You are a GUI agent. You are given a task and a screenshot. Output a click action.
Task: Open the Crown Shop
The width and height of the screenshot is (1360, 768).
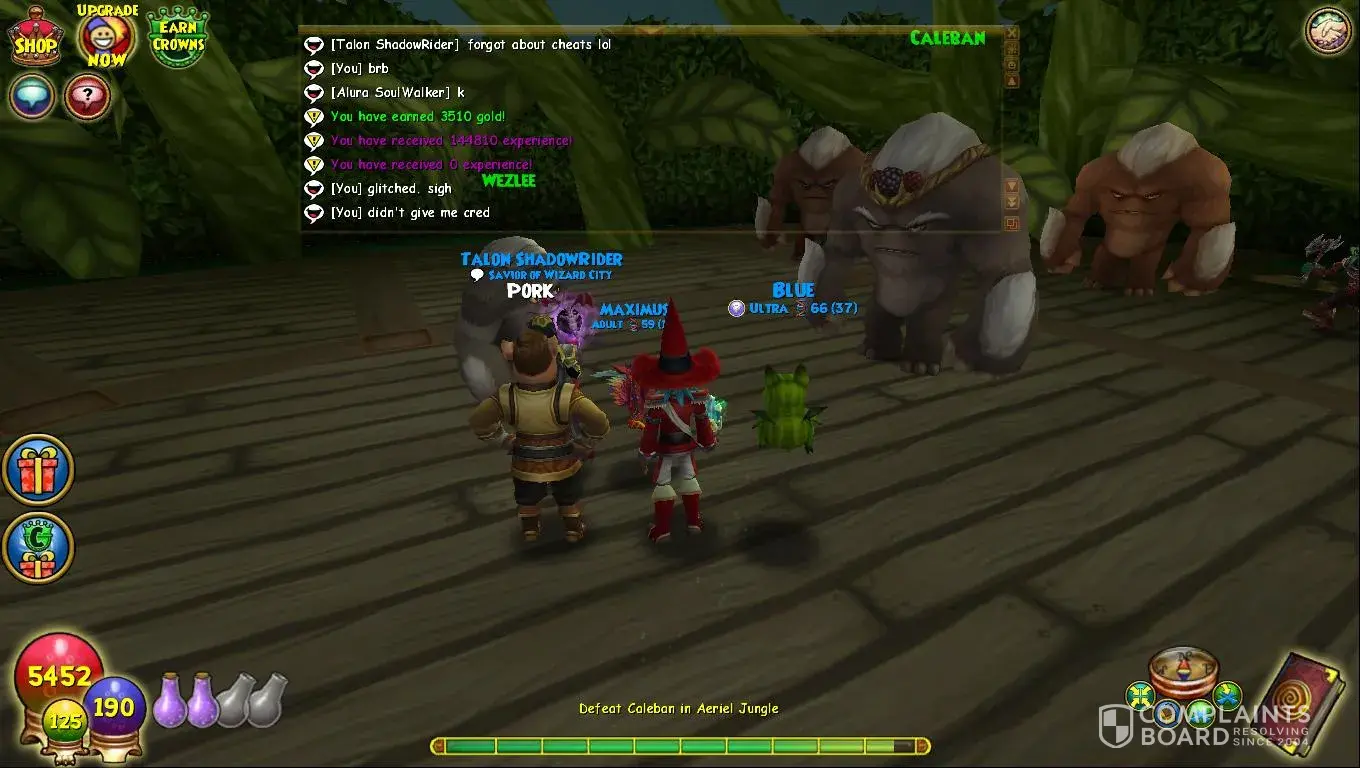35,40
